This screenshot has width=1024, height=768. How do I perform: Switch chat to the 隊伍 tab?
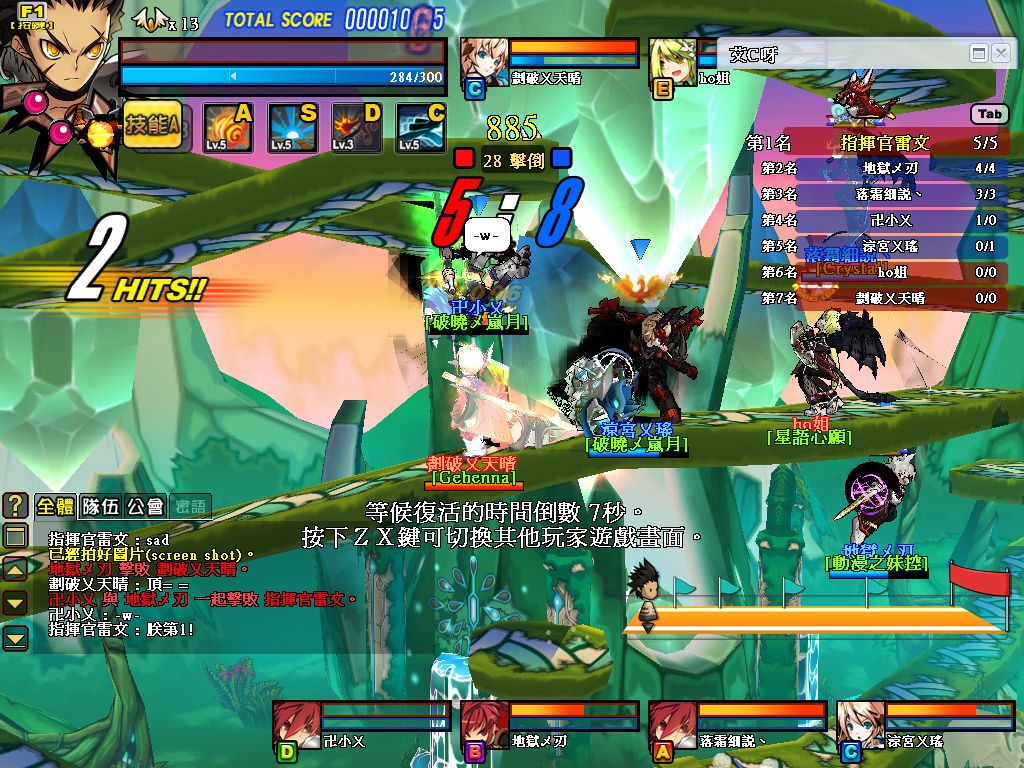tap(100, 506)
